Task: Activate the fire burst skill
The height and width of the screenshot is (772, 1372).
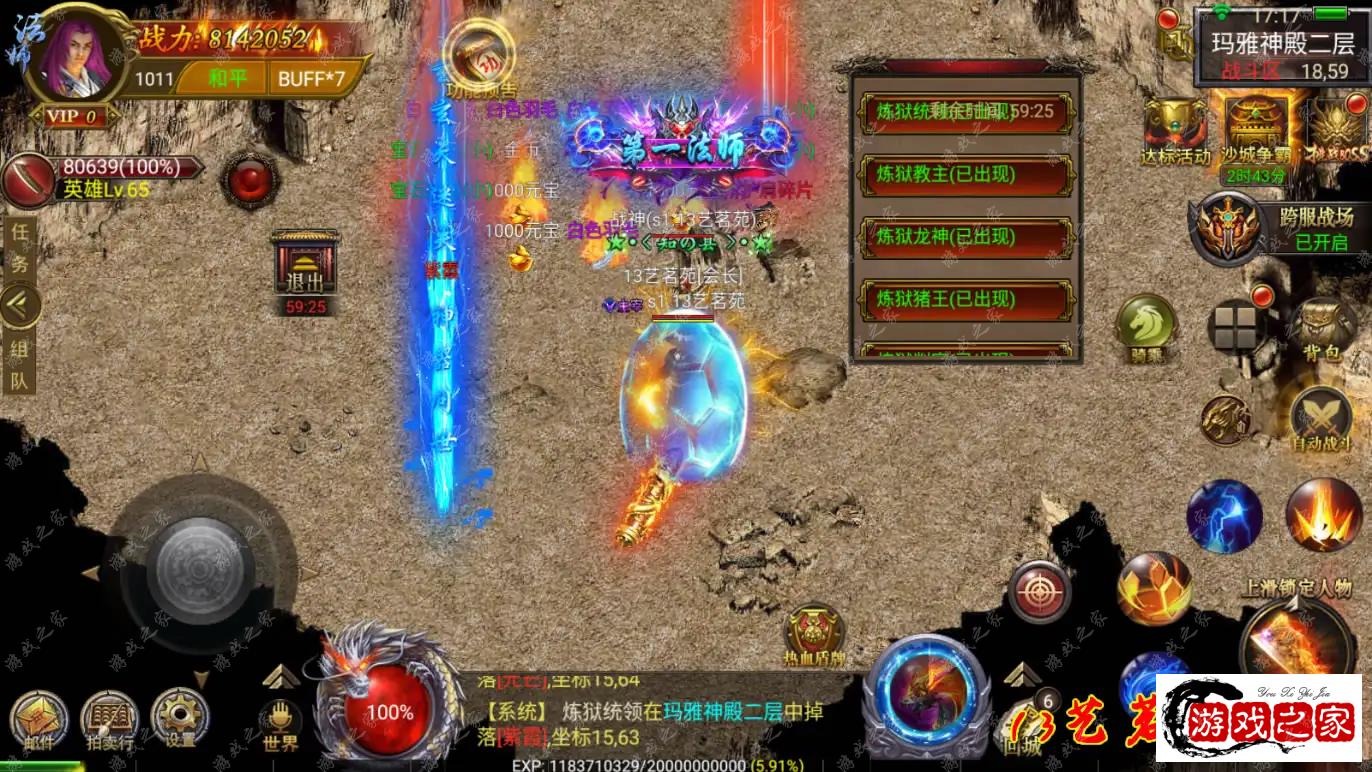Action: (x=1323, y=514)
